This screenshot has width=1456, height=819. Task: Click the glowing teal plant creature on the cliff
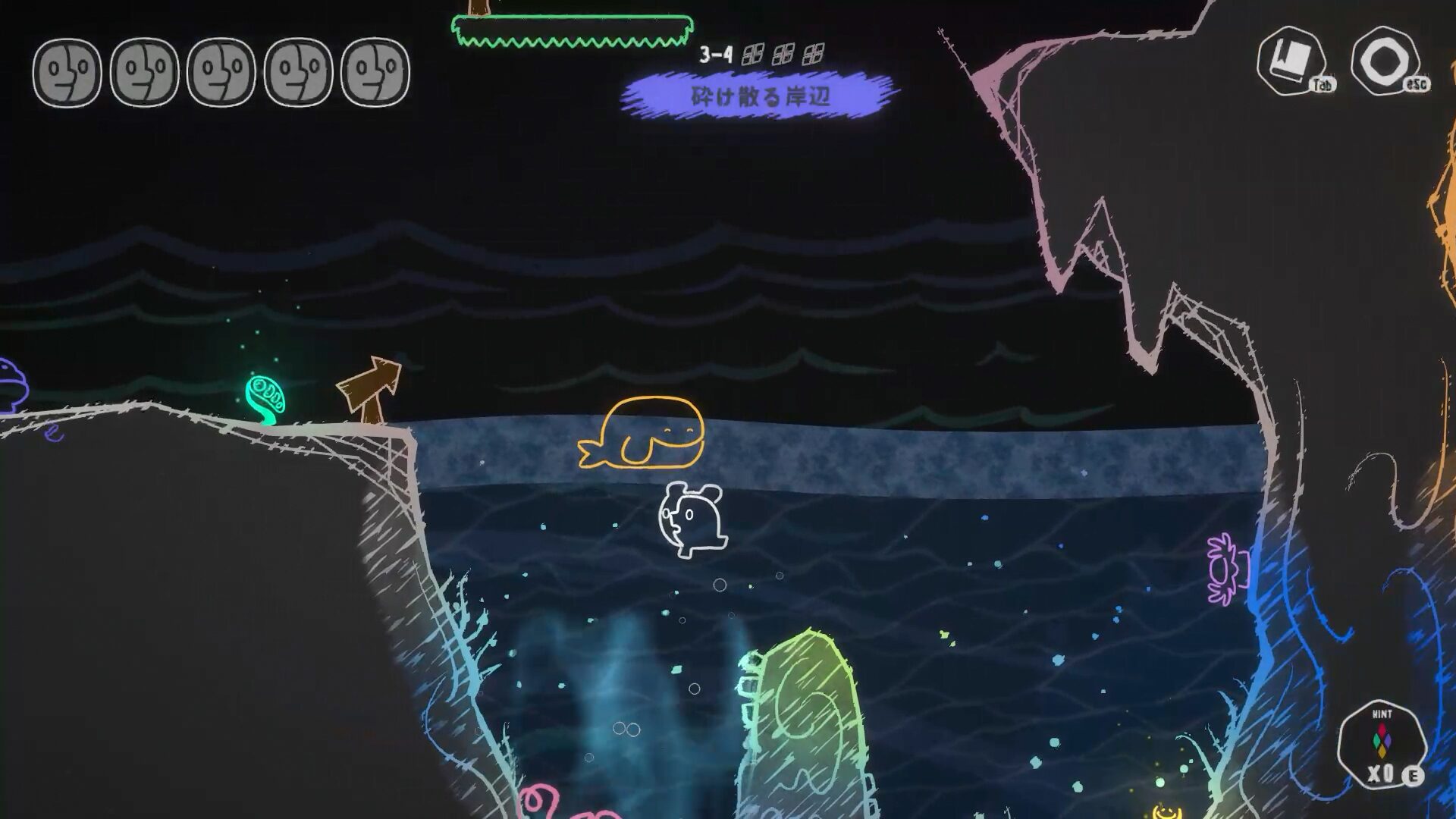(x=265, y=394)
